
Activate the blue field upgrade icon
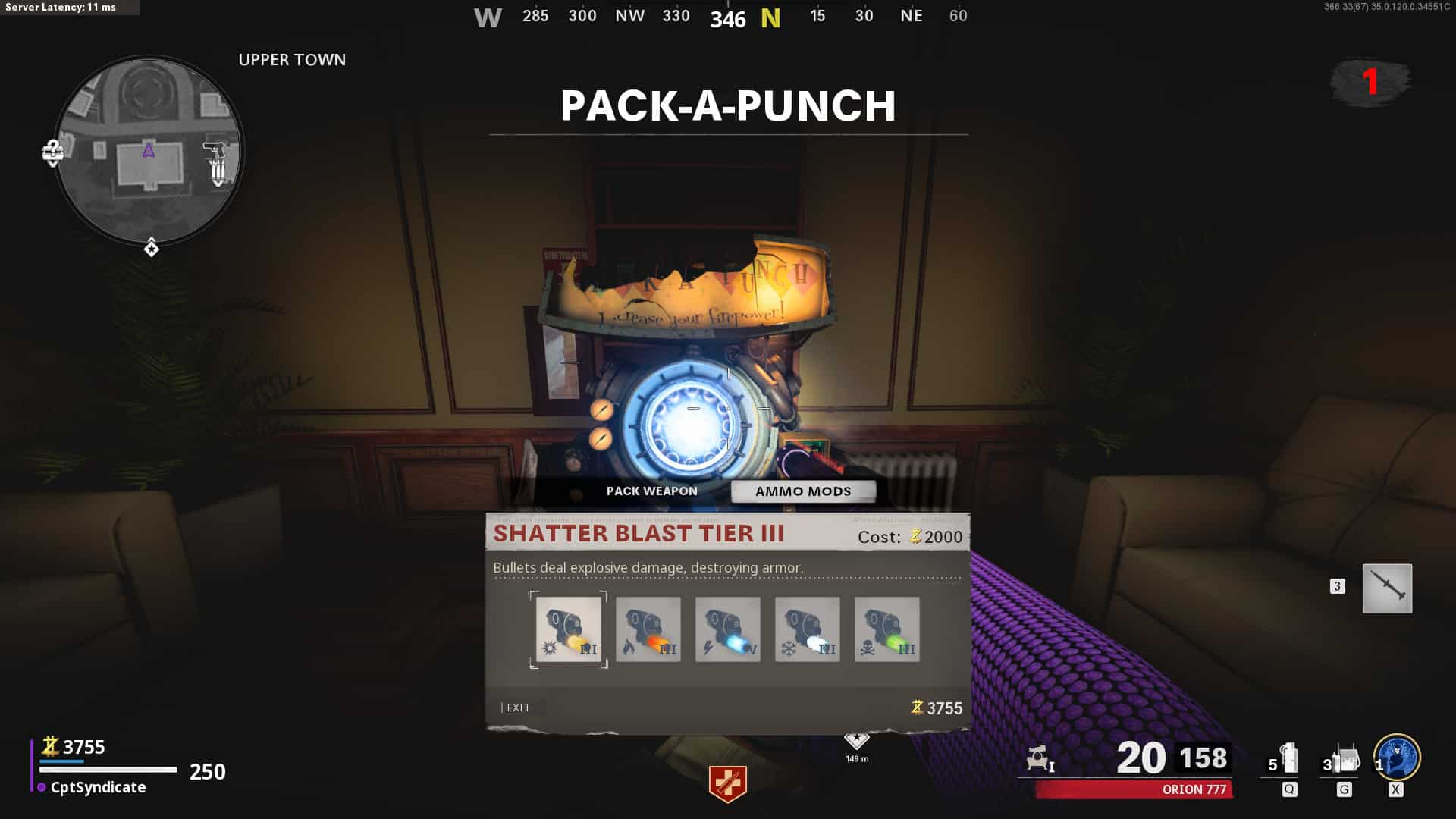(1398, 758)
